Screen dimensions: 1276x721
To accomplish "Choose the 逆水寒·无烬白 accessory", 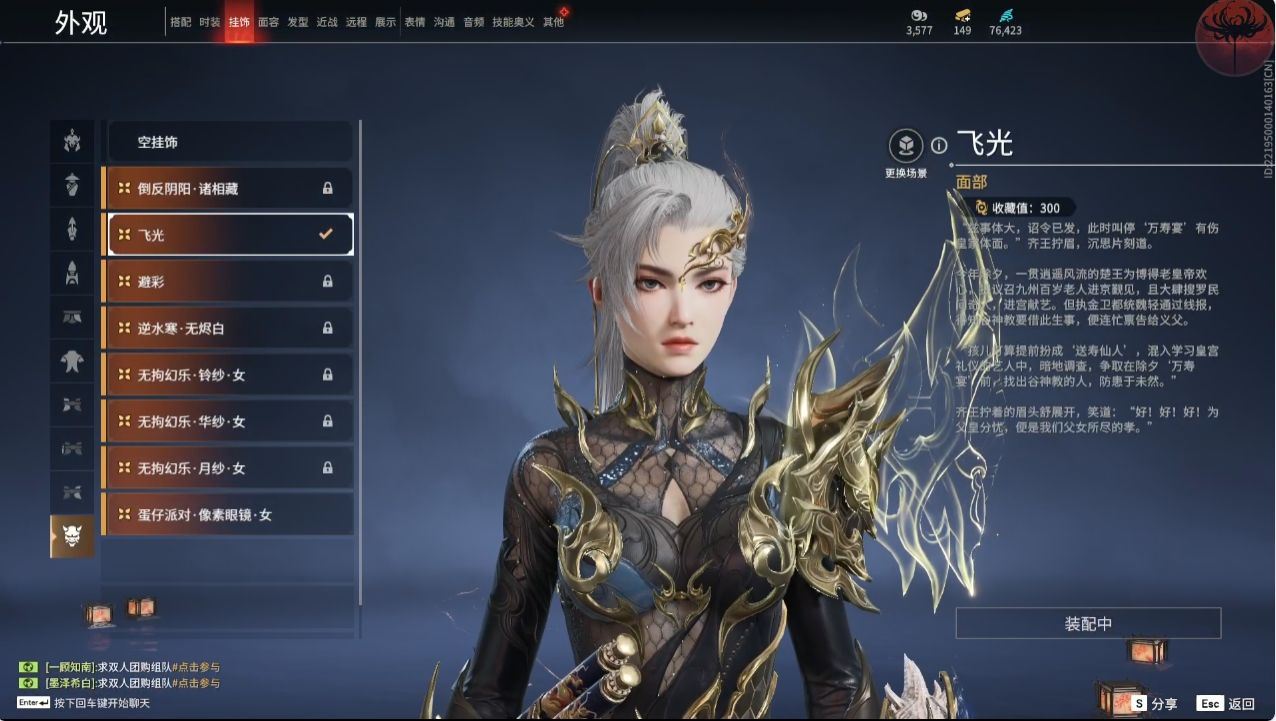I will click(x=228, y=328).
